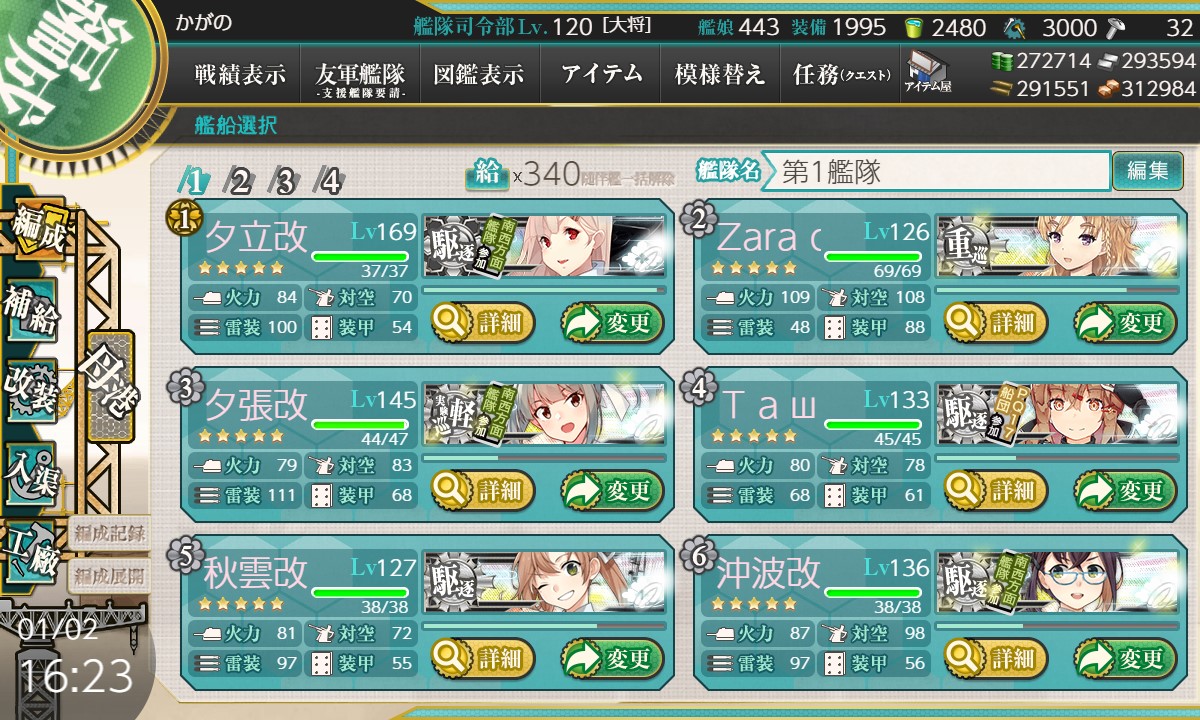Screen dimensions: 1200x720
Task: Visit the アイテム屋 item shop
Action: click(x=928, y=72)
